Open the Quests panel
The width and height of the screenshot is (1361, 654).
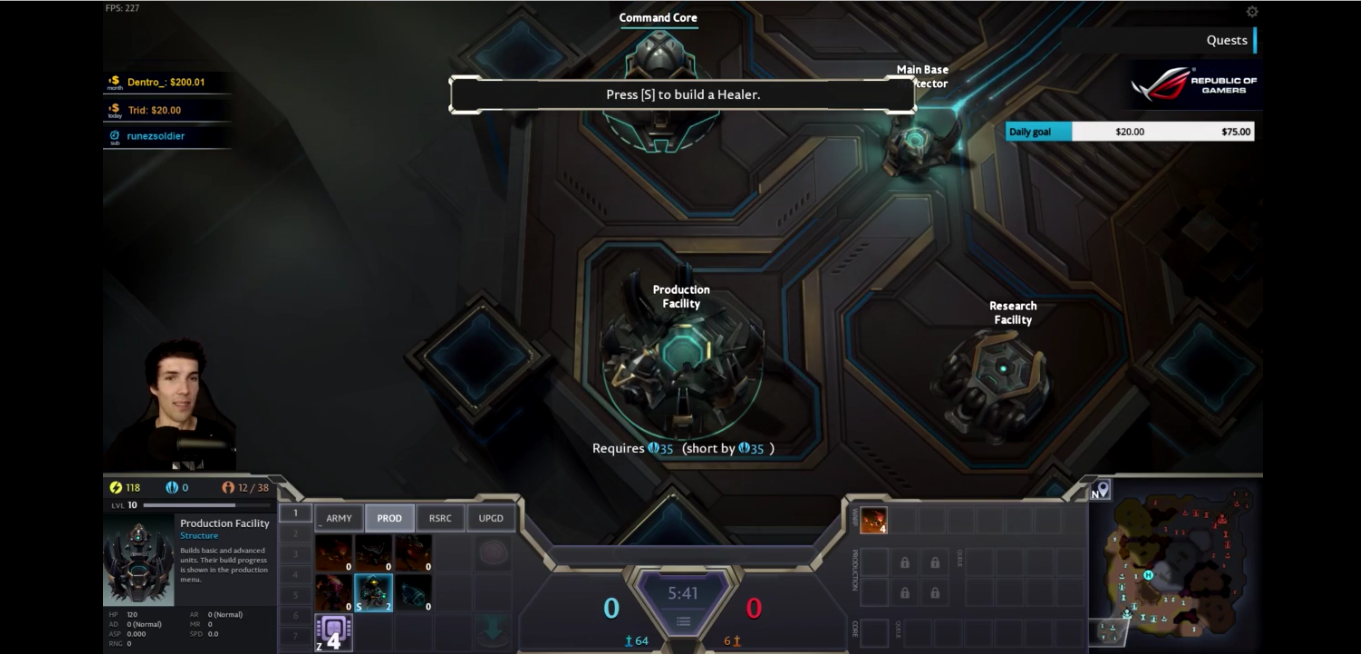tap(1226, 40)
